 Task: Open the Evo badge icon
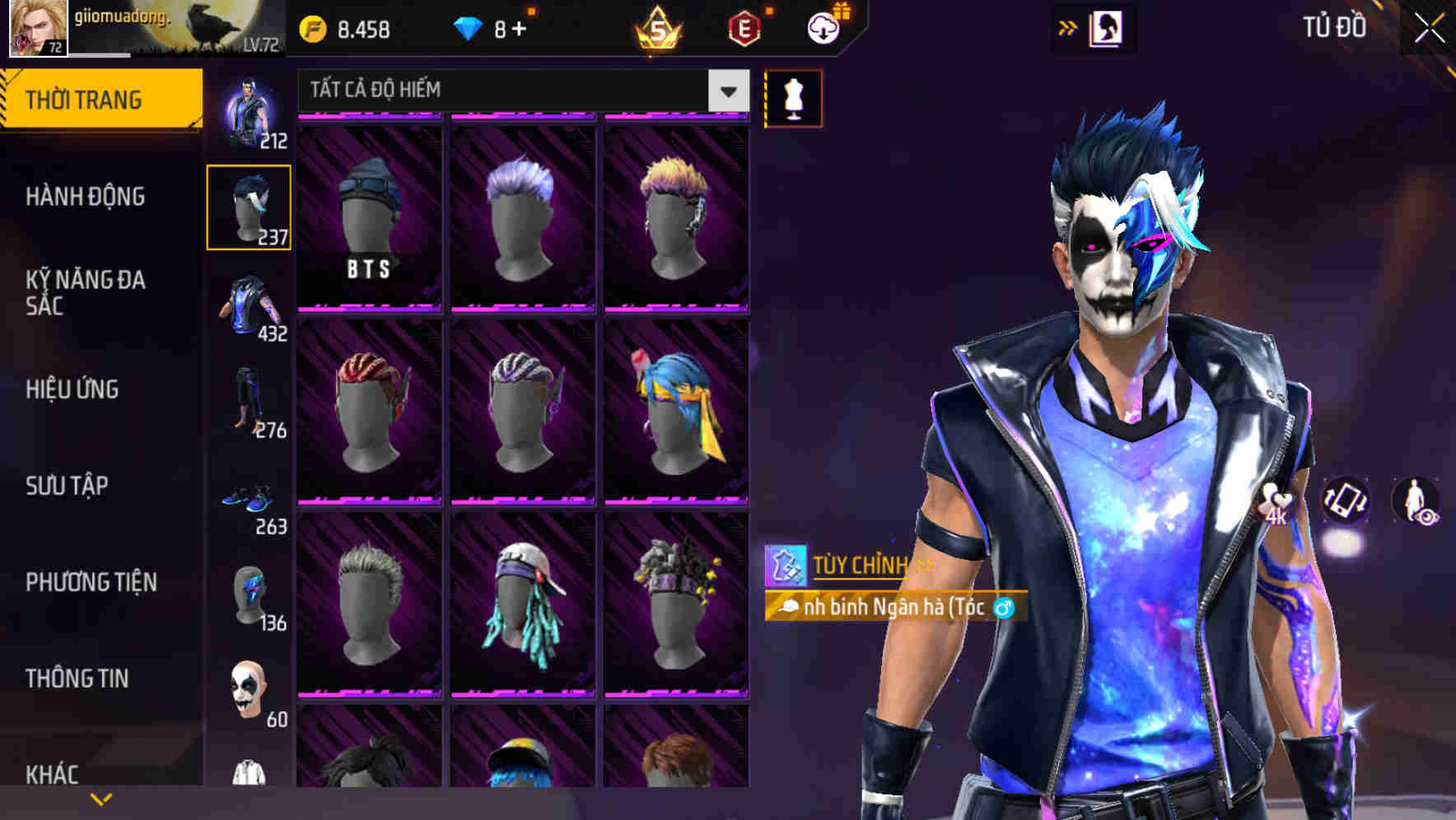(x=743, y=27)
